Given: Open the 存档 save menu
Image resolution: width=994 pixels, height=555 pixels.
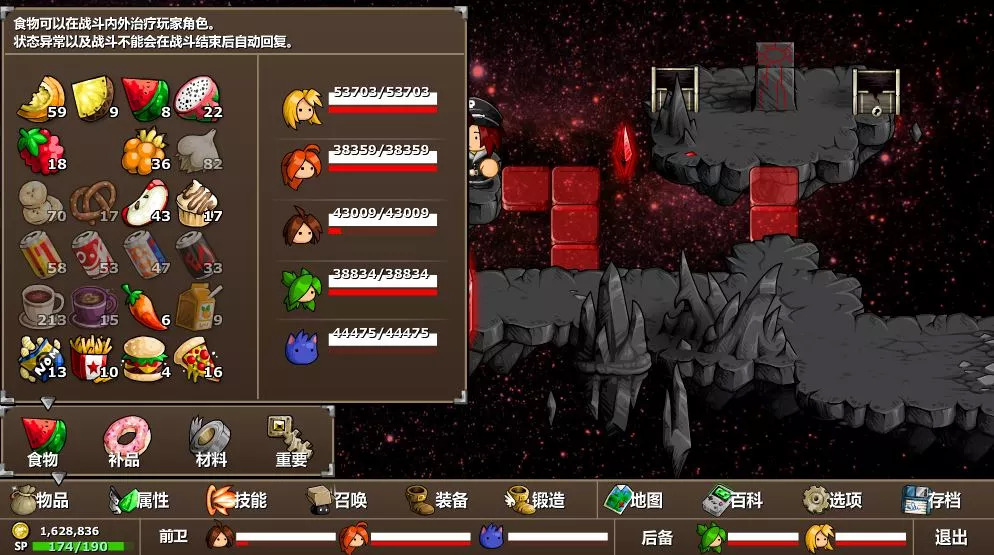Looking at the screenshot, I should point(932,499).
